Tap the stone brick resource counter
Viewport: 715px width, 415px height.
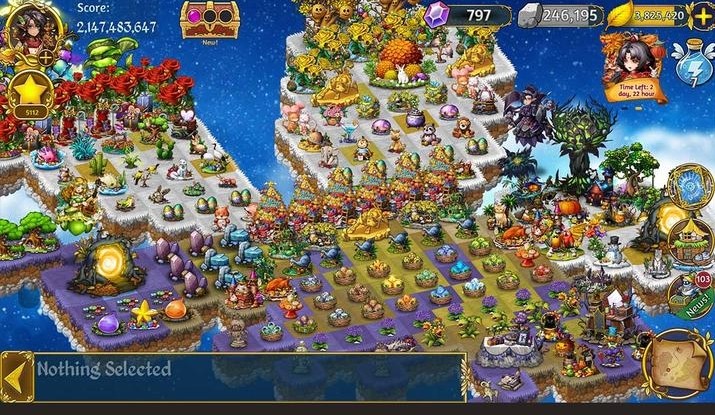559,15
